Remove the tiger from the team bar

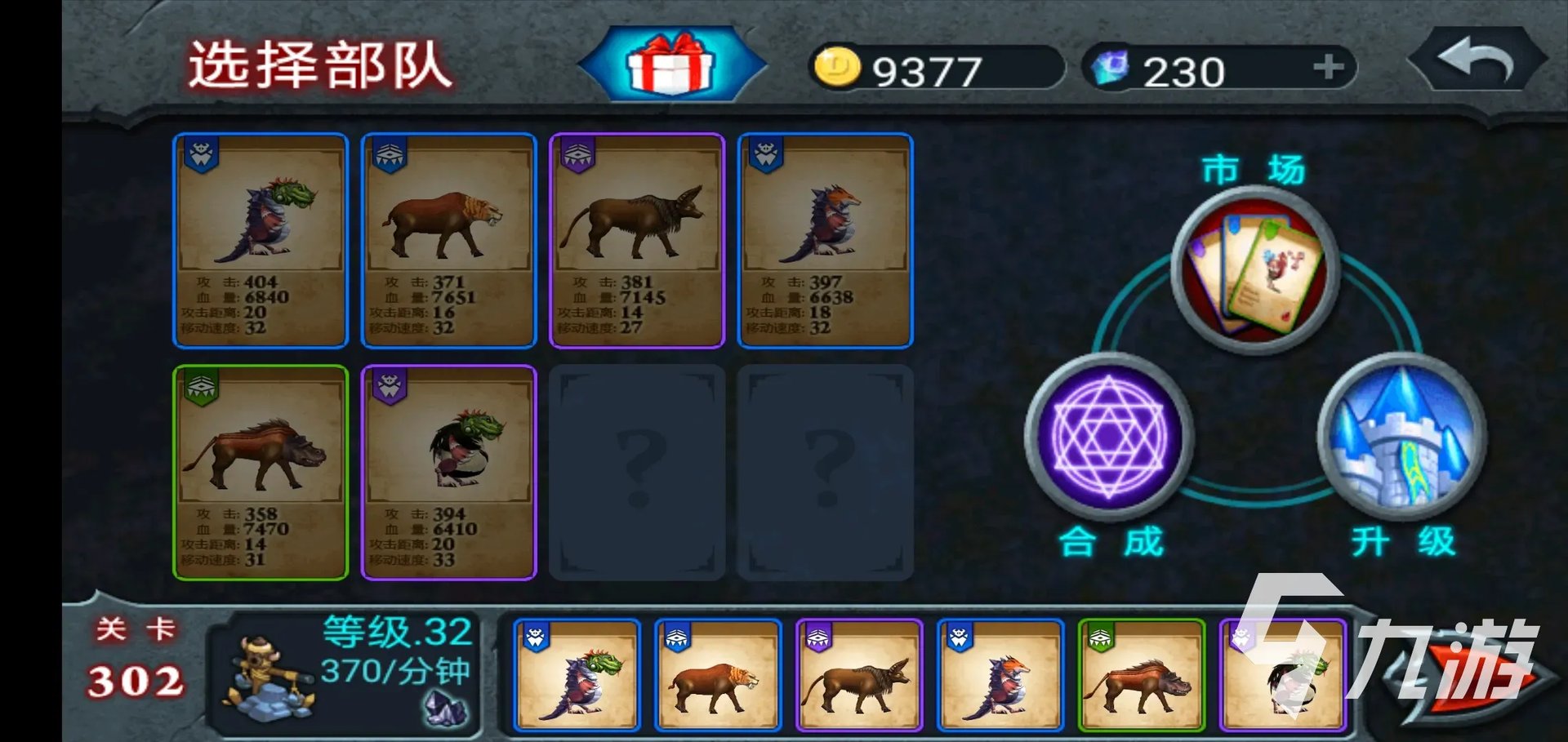tap(718, 674)
